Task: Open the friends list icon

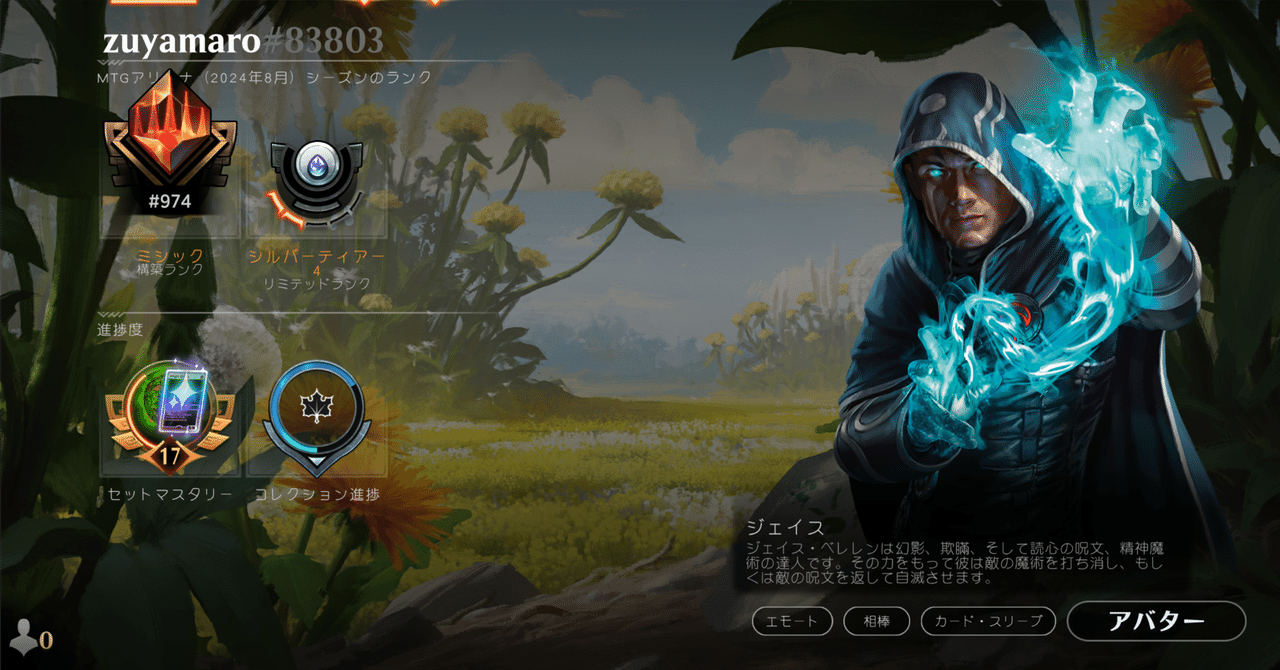Action: [28, 638]
